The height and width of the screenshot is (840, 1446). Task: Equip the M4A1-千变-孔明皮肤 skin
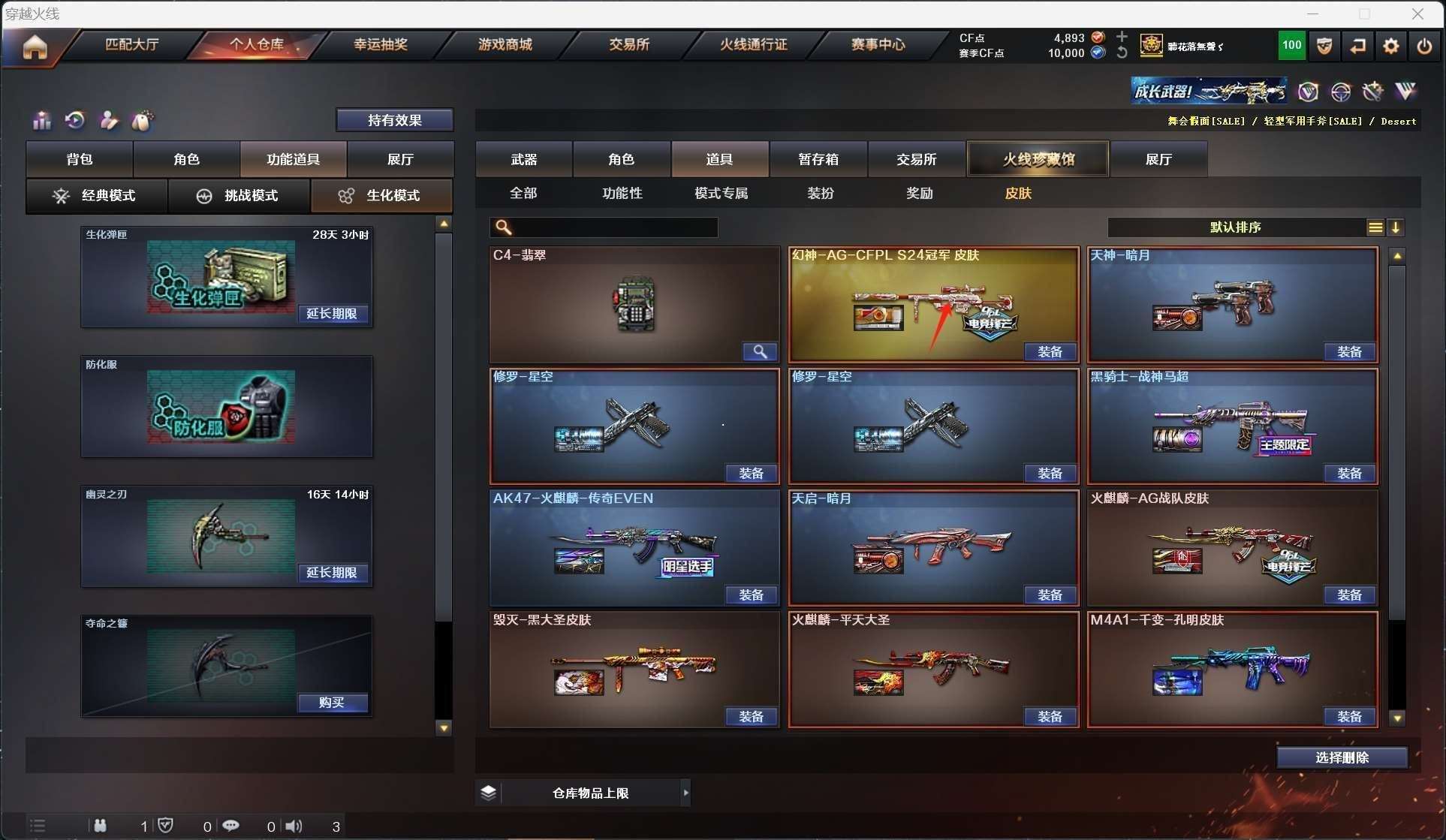coord(1348,717)
